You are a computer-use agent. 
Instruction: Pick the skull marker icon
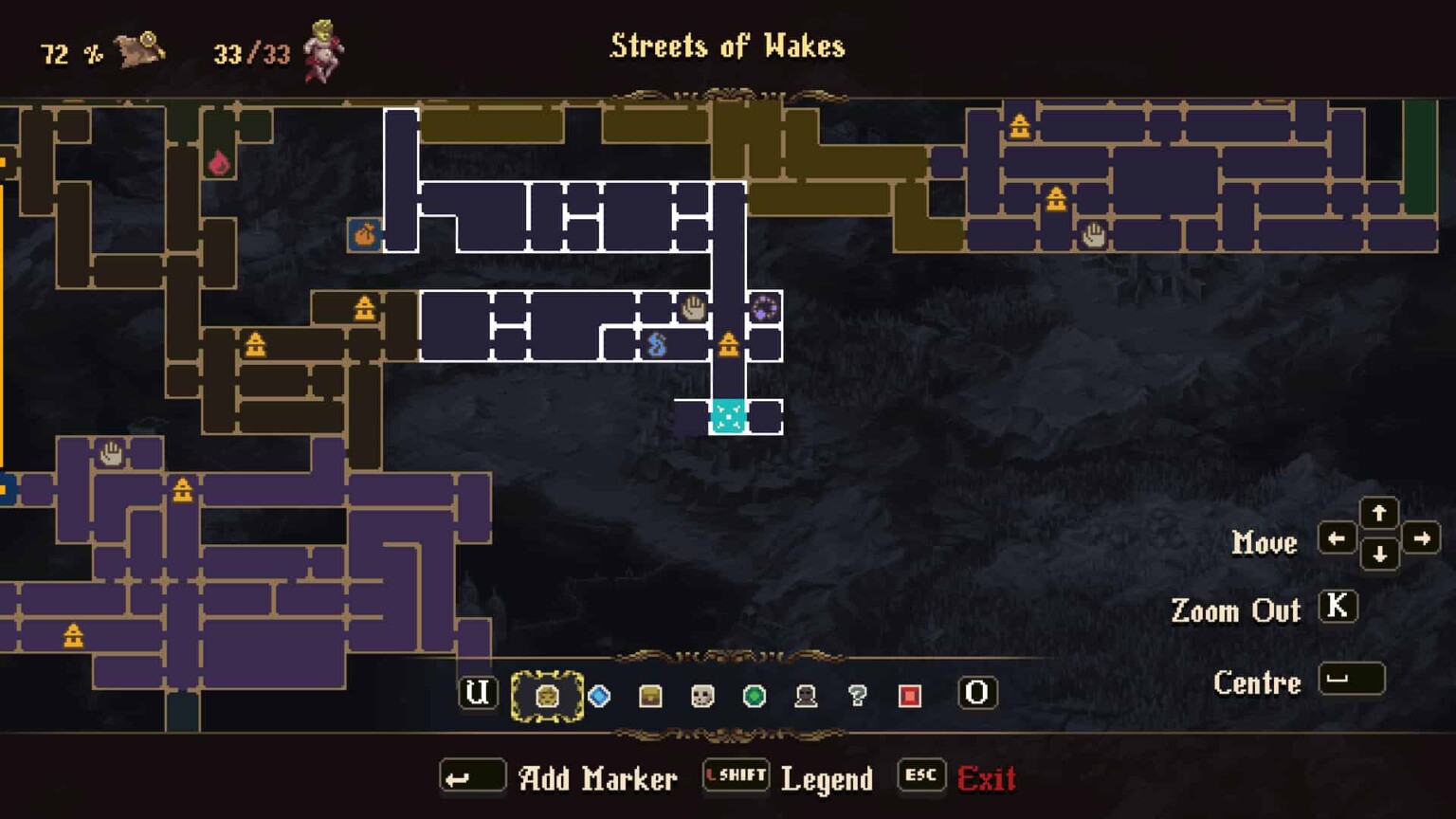coord(701,694)
